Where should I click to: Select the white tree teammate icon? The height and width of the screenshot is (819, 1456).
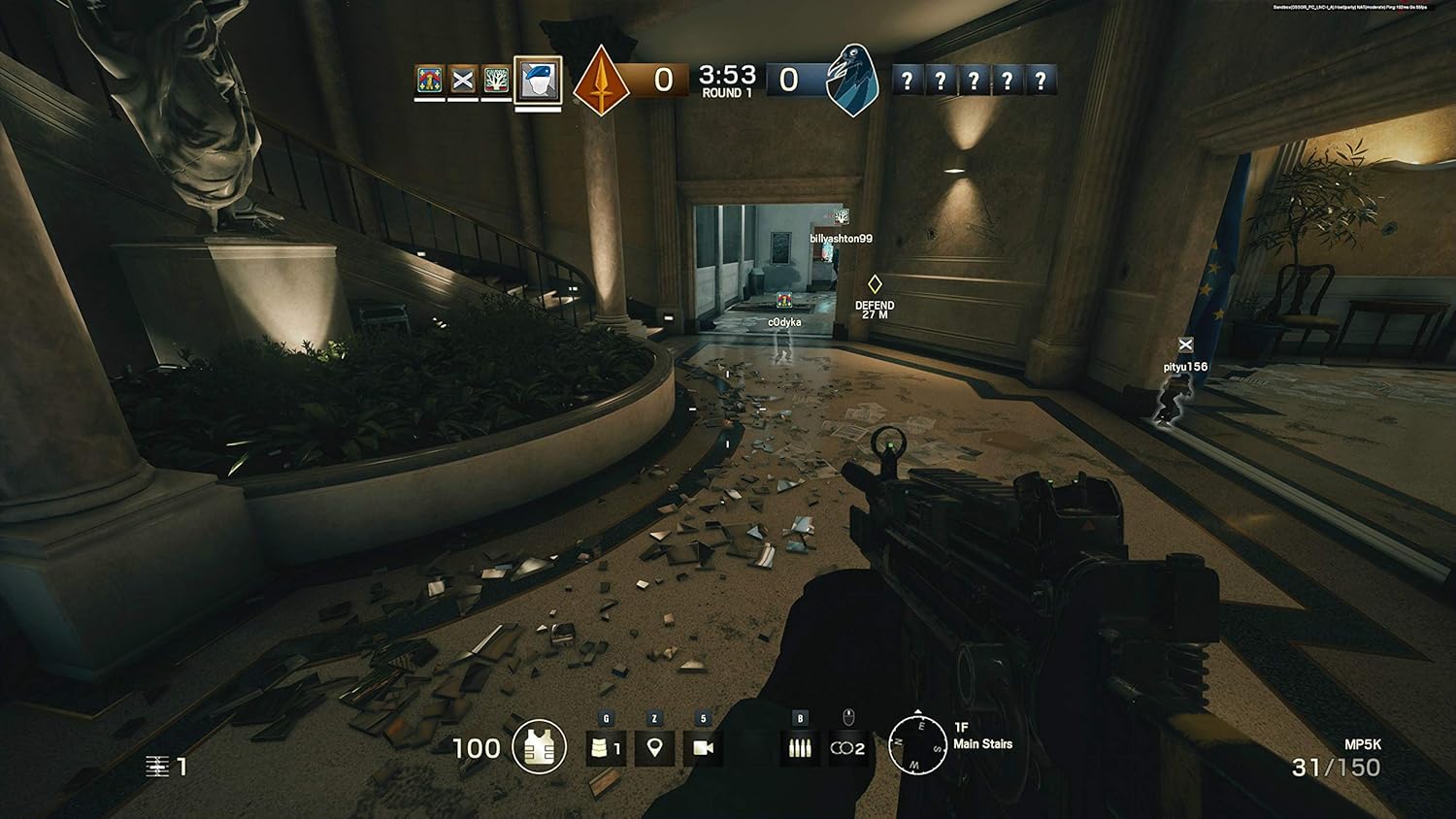point(497,79)
